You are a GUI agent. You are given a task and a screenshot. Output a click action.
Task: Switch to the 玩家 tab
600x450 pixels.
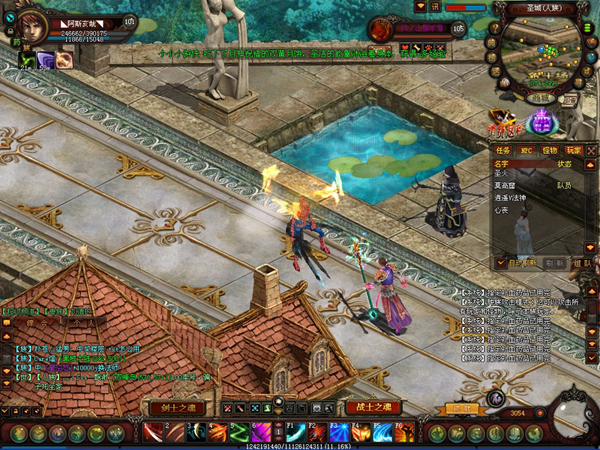coord(573,150)
